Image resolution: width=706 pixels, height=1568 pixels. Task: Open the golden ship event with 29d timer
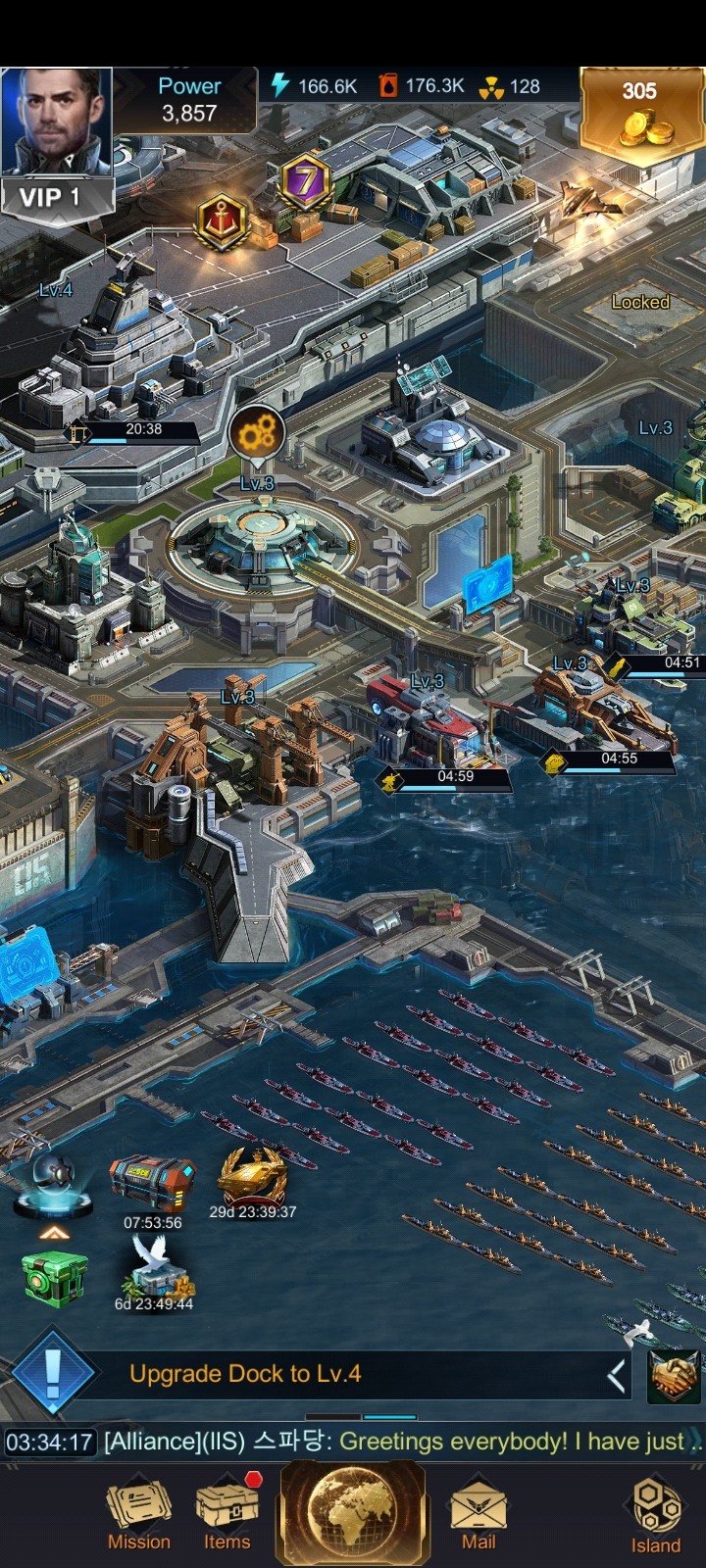point(252,1179)
